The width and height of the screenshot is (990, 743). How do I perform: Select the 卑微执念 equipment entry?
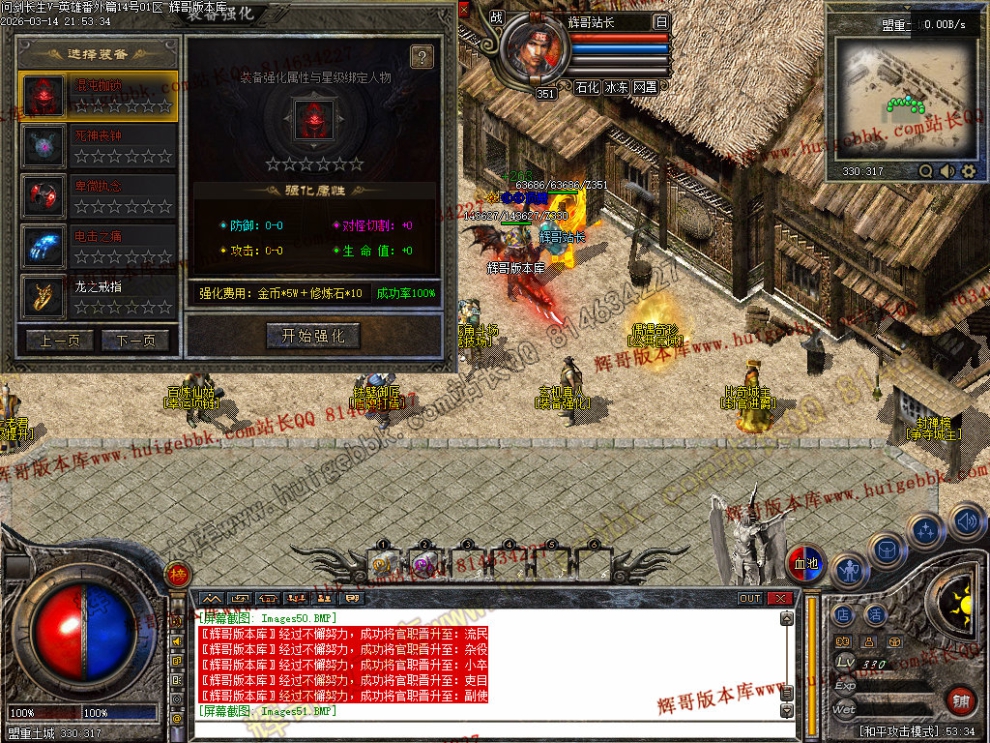pyautogui.click(x=98, y=197)
